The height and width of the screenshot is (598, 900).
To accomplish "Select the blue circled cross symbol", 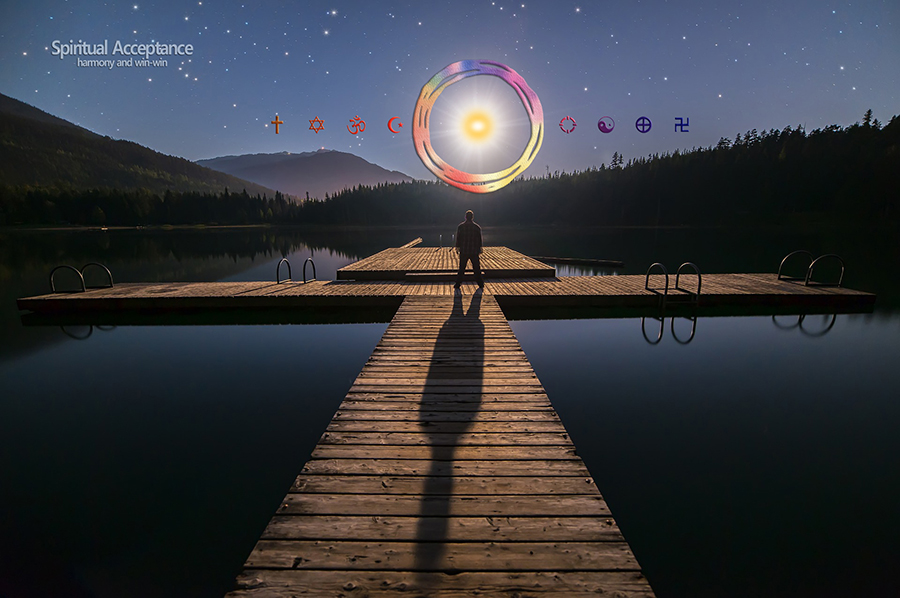I will 643,124.
